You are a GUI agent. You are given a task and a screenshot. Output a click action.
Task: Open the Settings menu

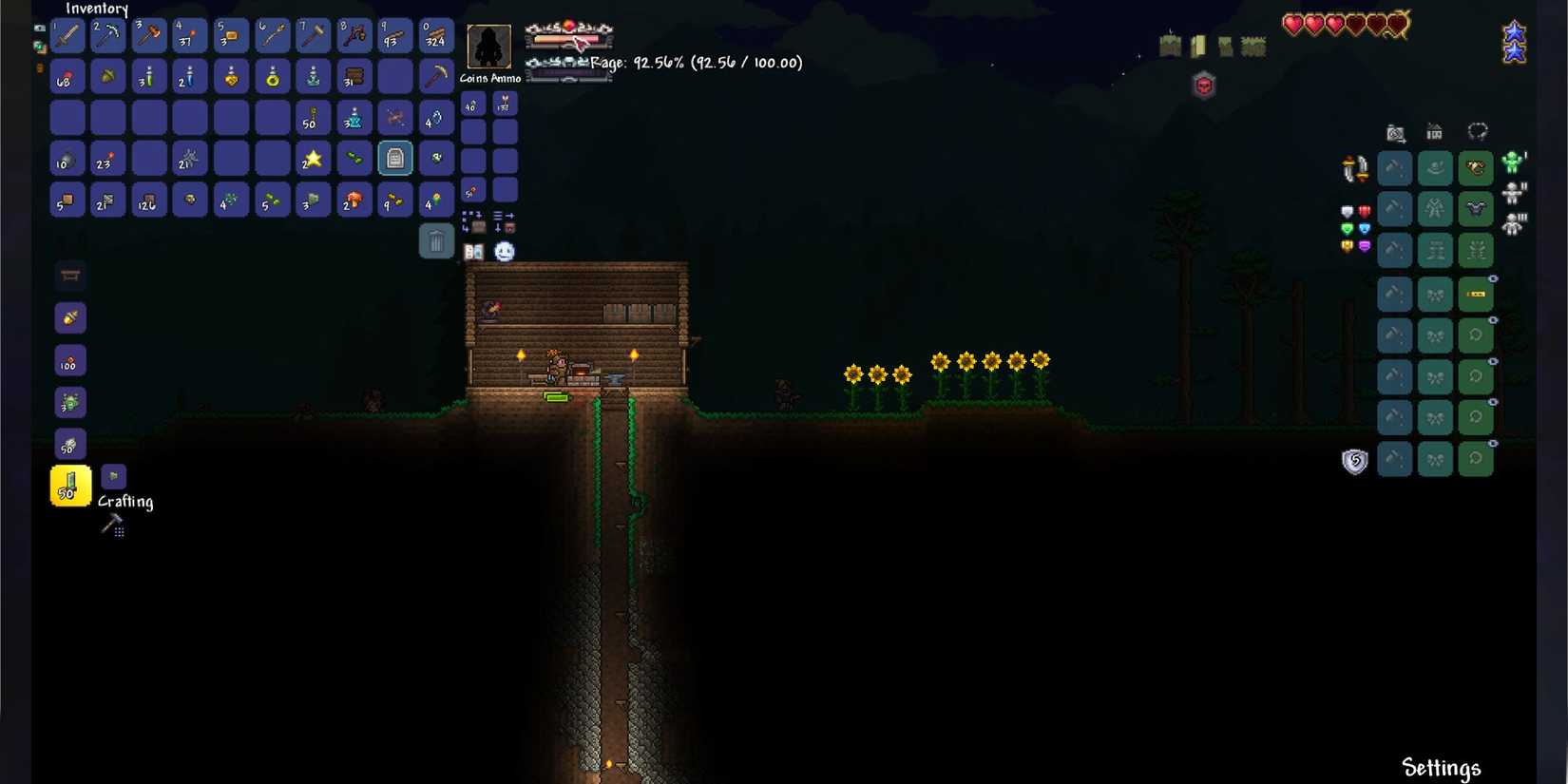[1441, 767]
